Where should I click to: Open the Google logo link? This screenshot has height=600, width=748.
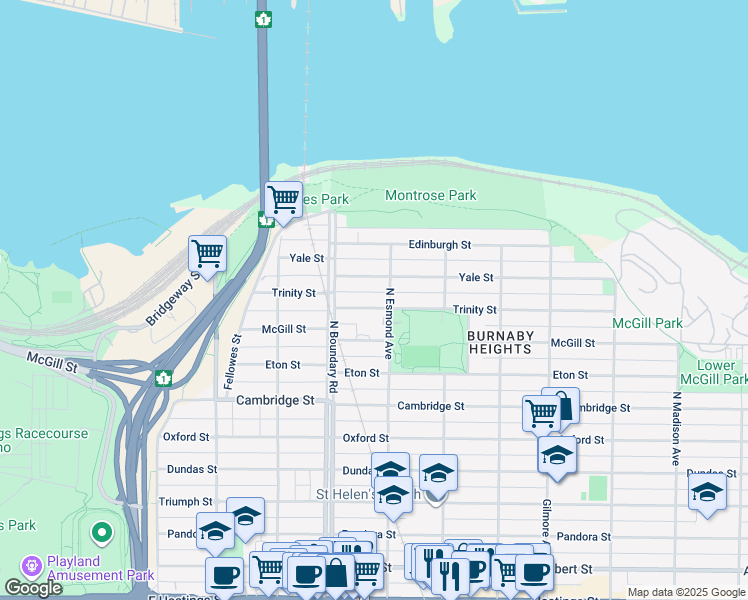(x=34, y=588)
